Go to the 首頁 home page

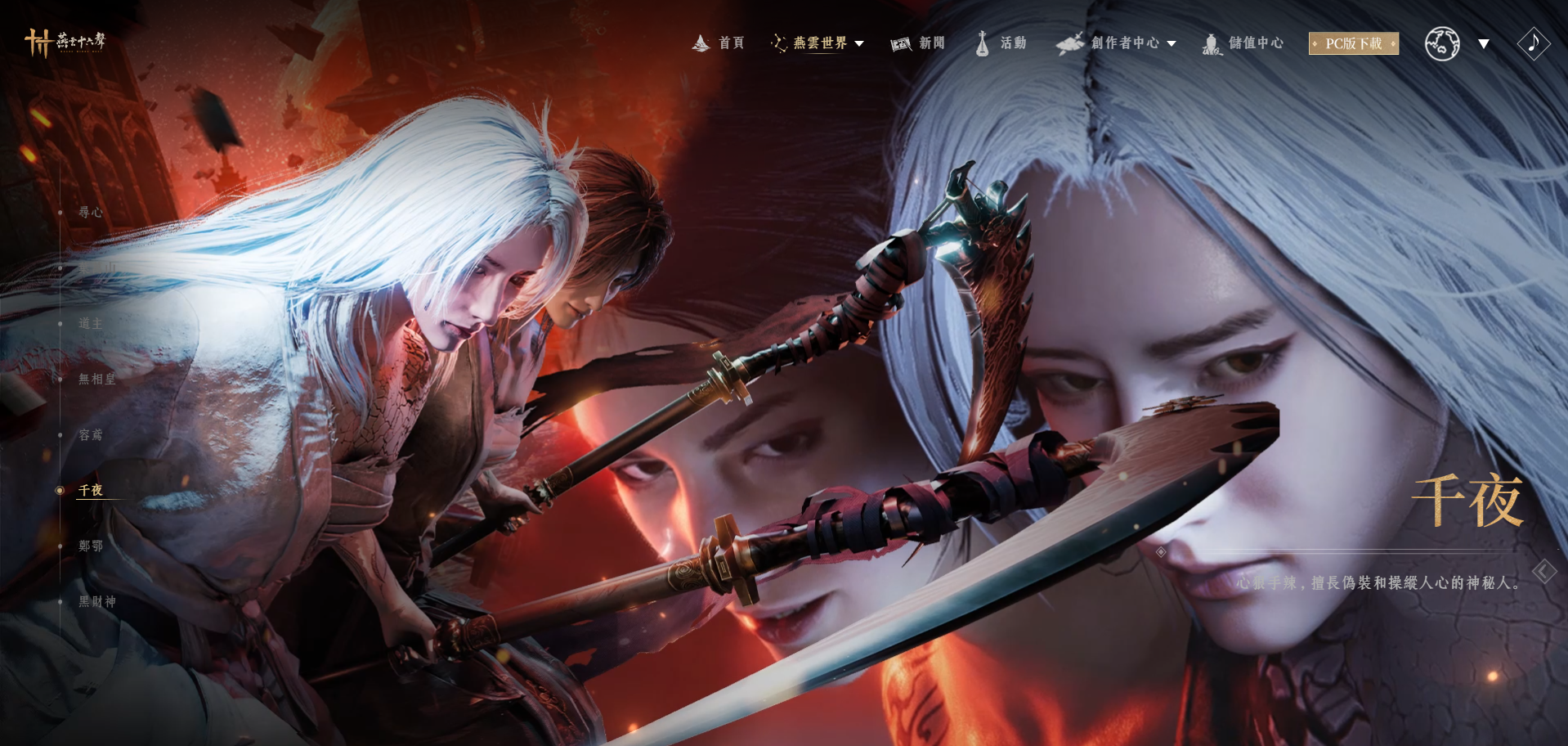click(x=719, y=43)
